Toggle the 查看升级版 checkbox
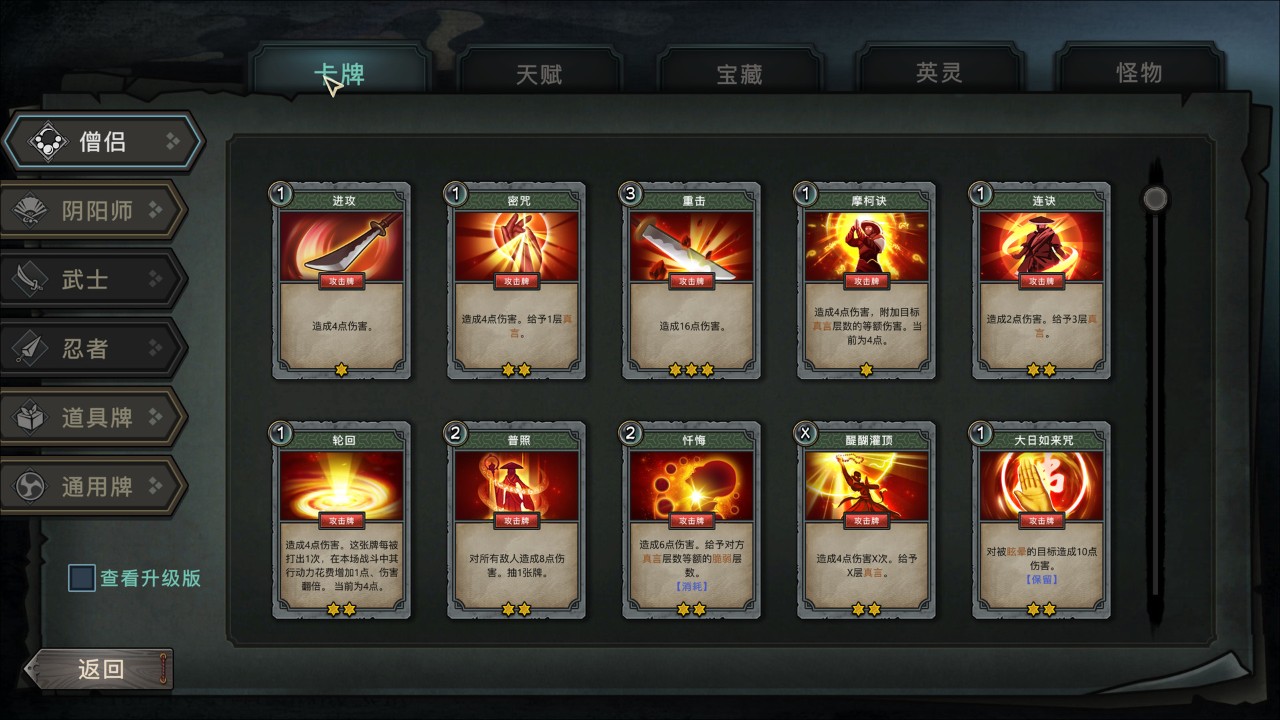1280x720 pixels. tap(82, 578)
